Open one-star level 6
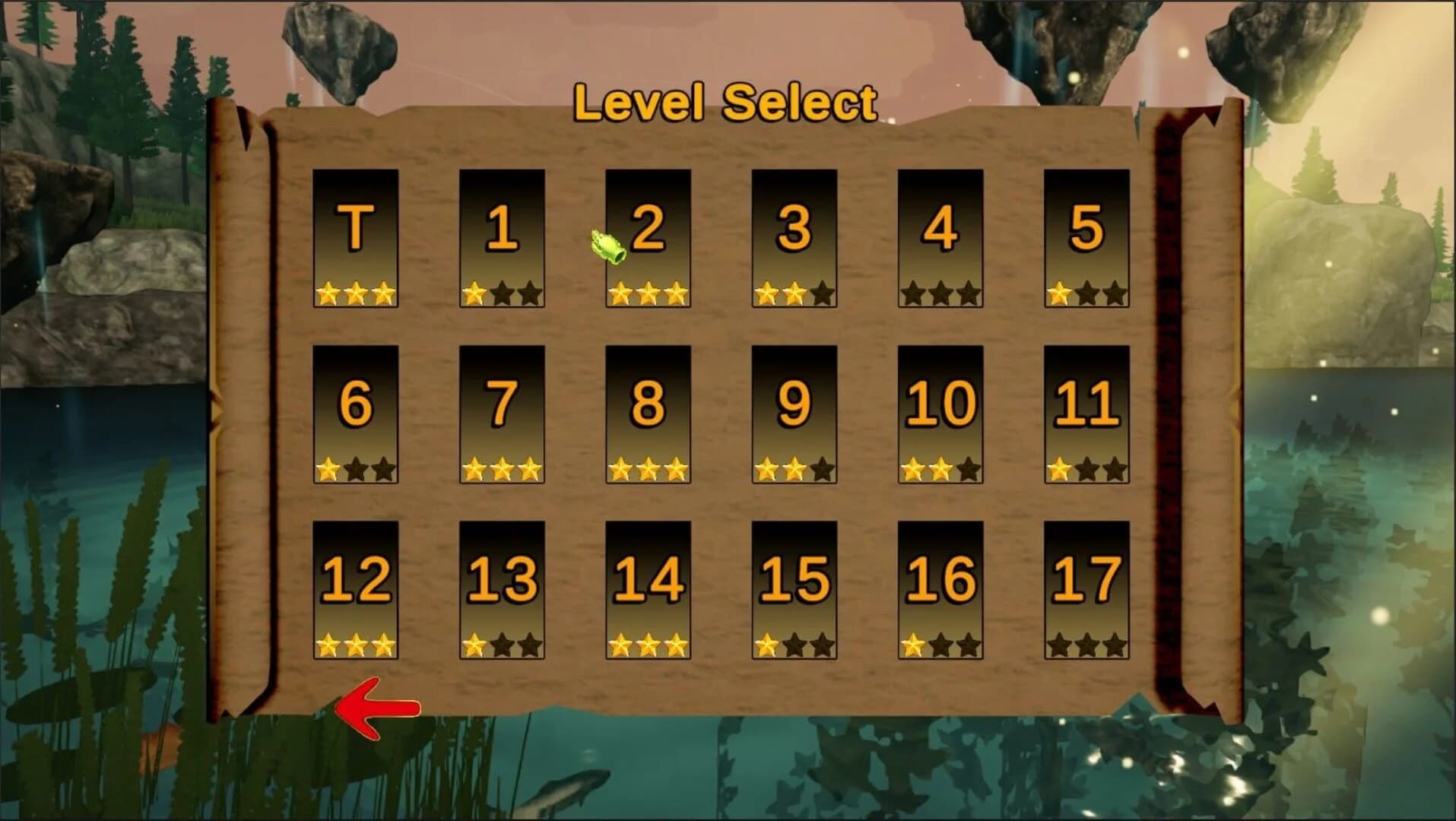Image resolution: width=1456 pixels, height=821 pixels. coord(355,414)
